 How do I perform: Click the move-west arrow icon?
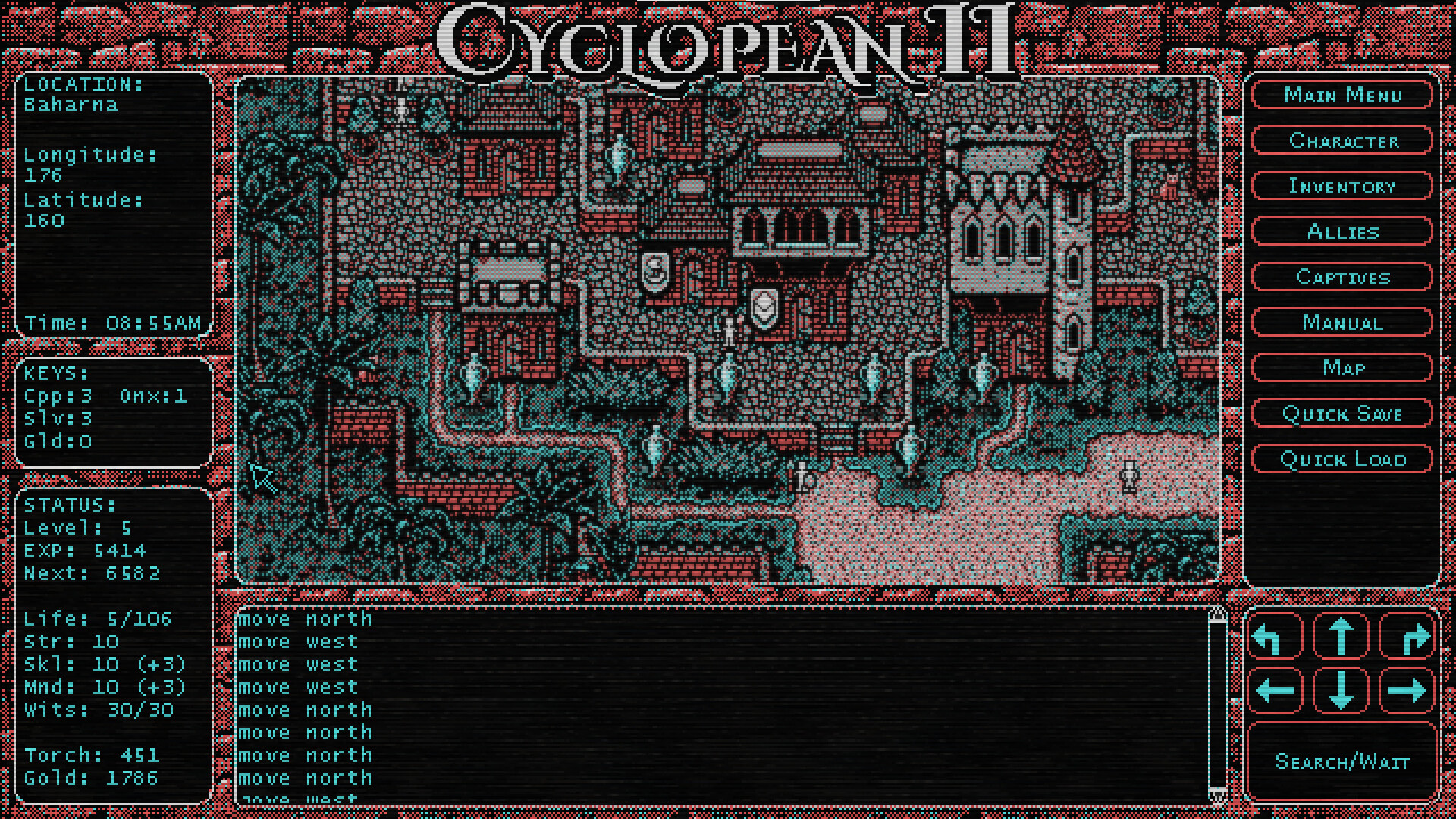pyautogui.click(x=1276, y=690)
